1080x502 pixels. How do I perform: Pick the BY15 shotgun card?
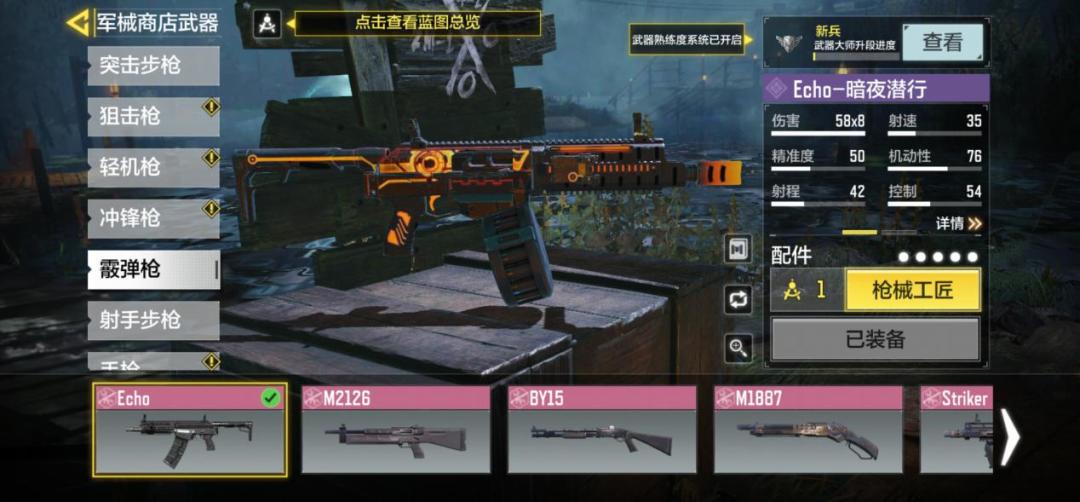(x=602, y=429)
